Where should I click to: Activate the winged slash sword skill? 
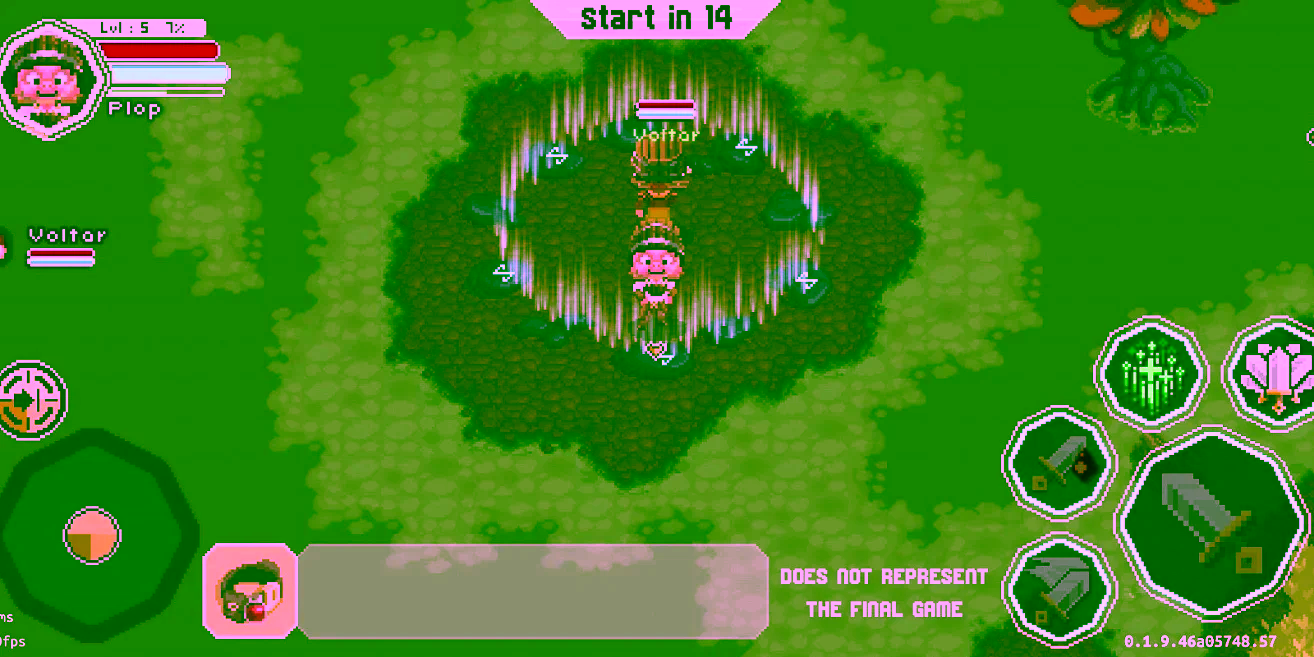1059,590
